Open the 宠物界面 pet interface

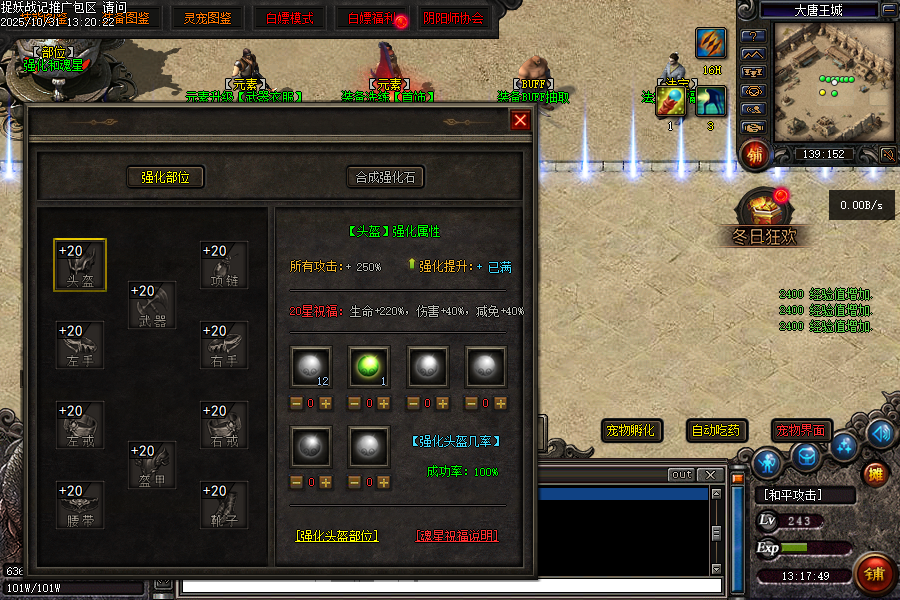pyautogui.click(x=801, y=431)
